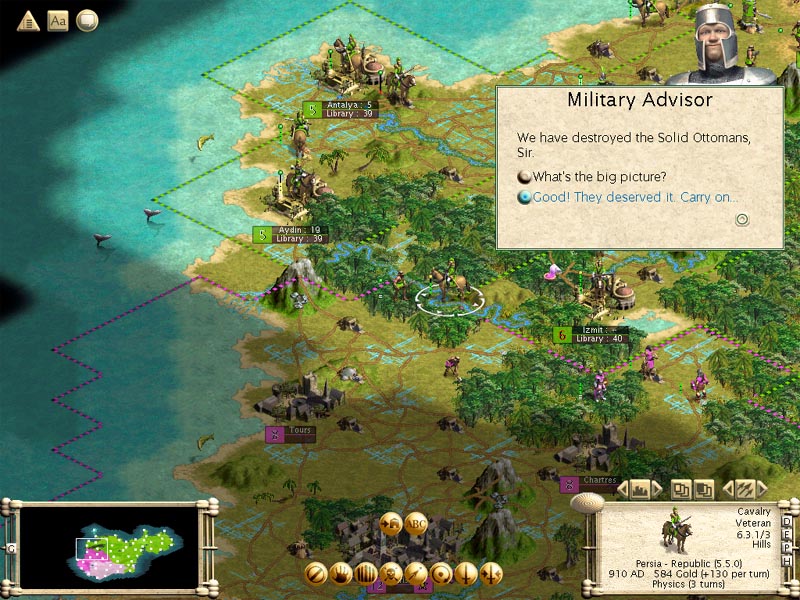This screenshot has width=800, height=600.
Task: Click the round button in advisor dialog corner
Action: [742, 220]
